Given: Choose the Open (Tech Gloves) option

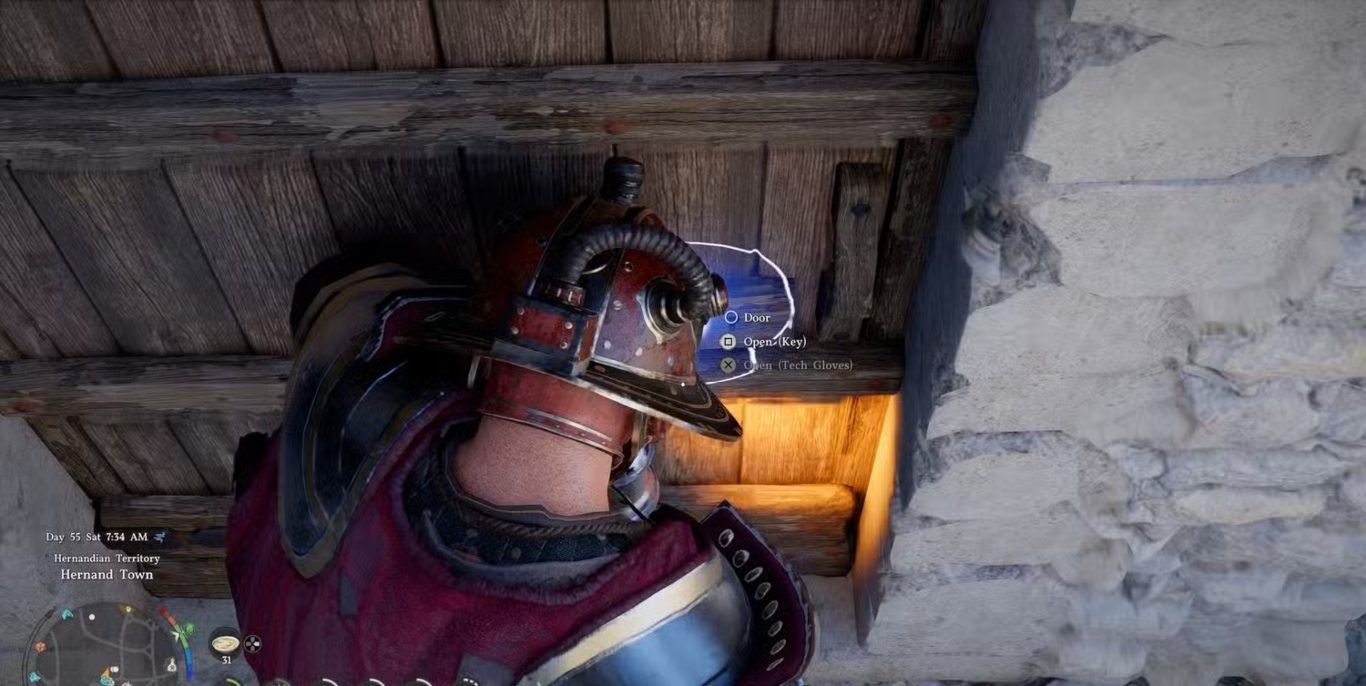Looking at the screenshot, I should [x=797, y=365].
